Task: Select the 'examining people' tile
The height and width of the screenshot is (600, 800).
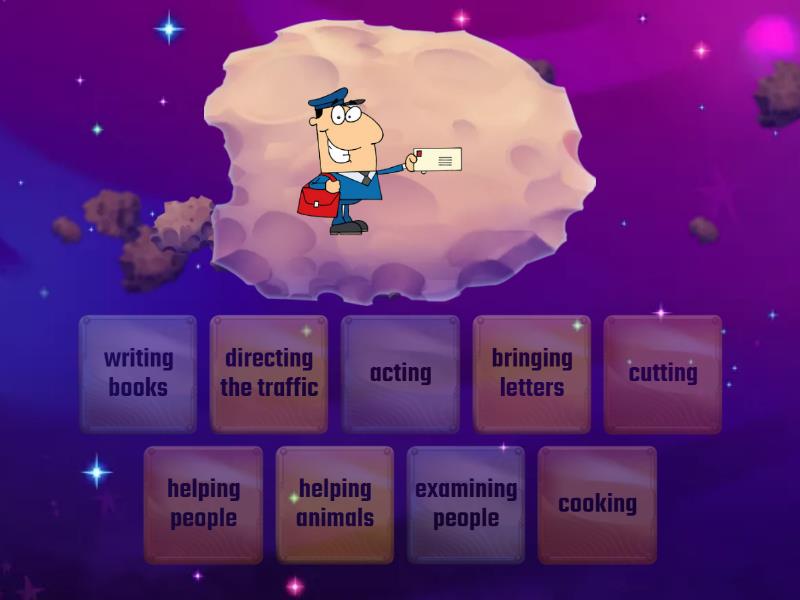Action: click(x=466, y=504)
